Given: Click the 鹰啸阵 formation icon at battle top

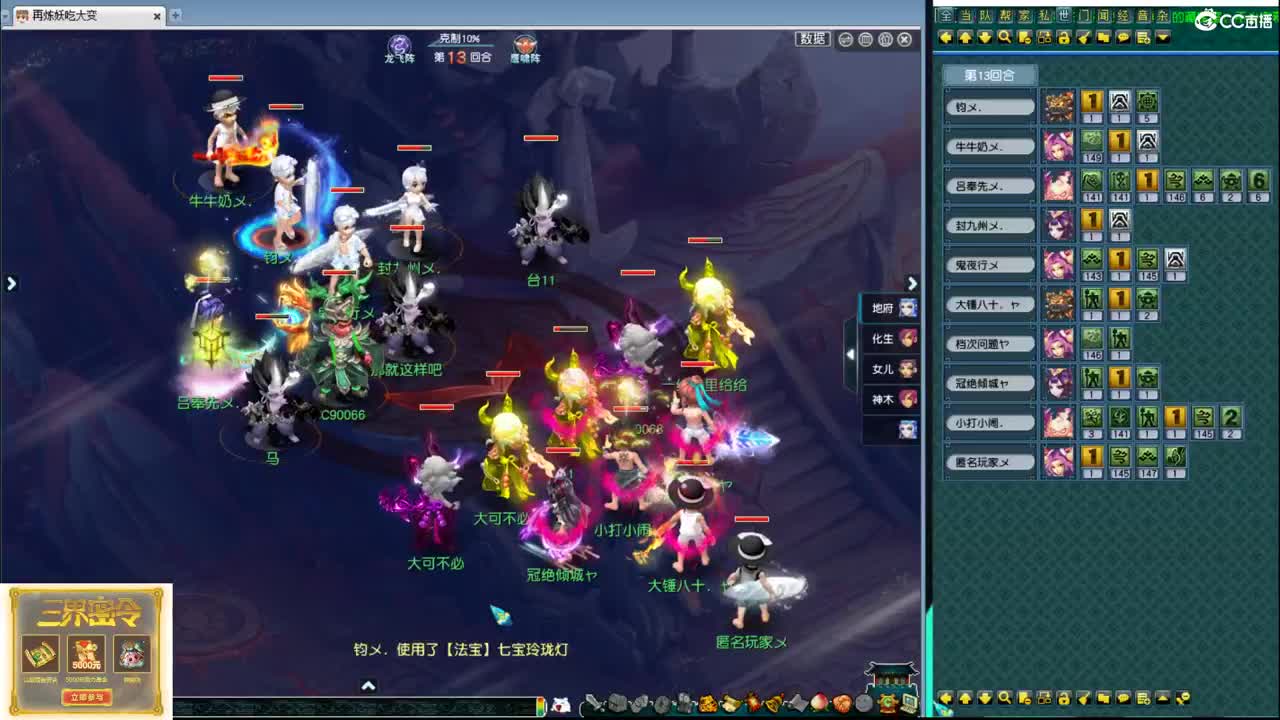Looking at the screenshot, I should tap(524, 43).
